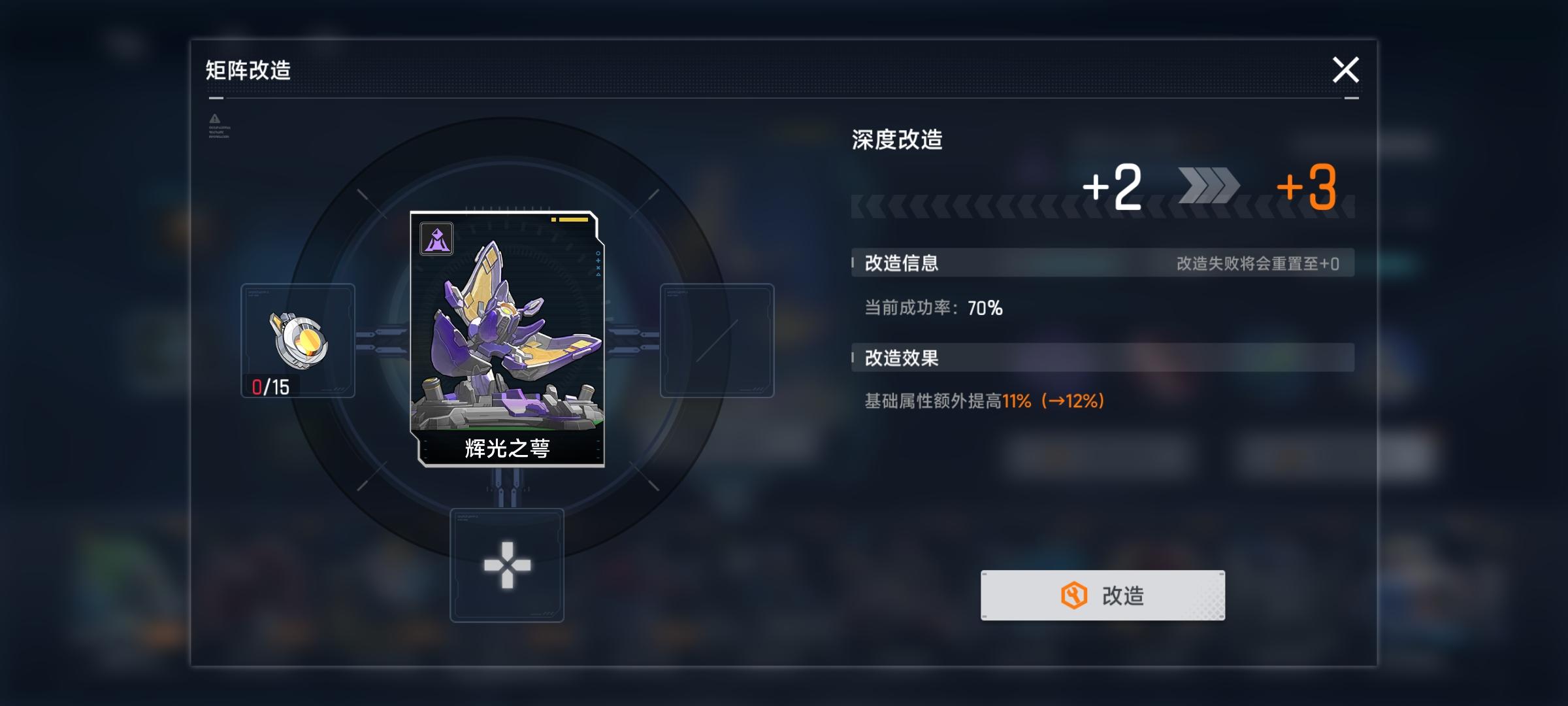Click the circle marker icon beside the card's right edge
Viewport: 1568px width, 706px height.
click(598, 253)
